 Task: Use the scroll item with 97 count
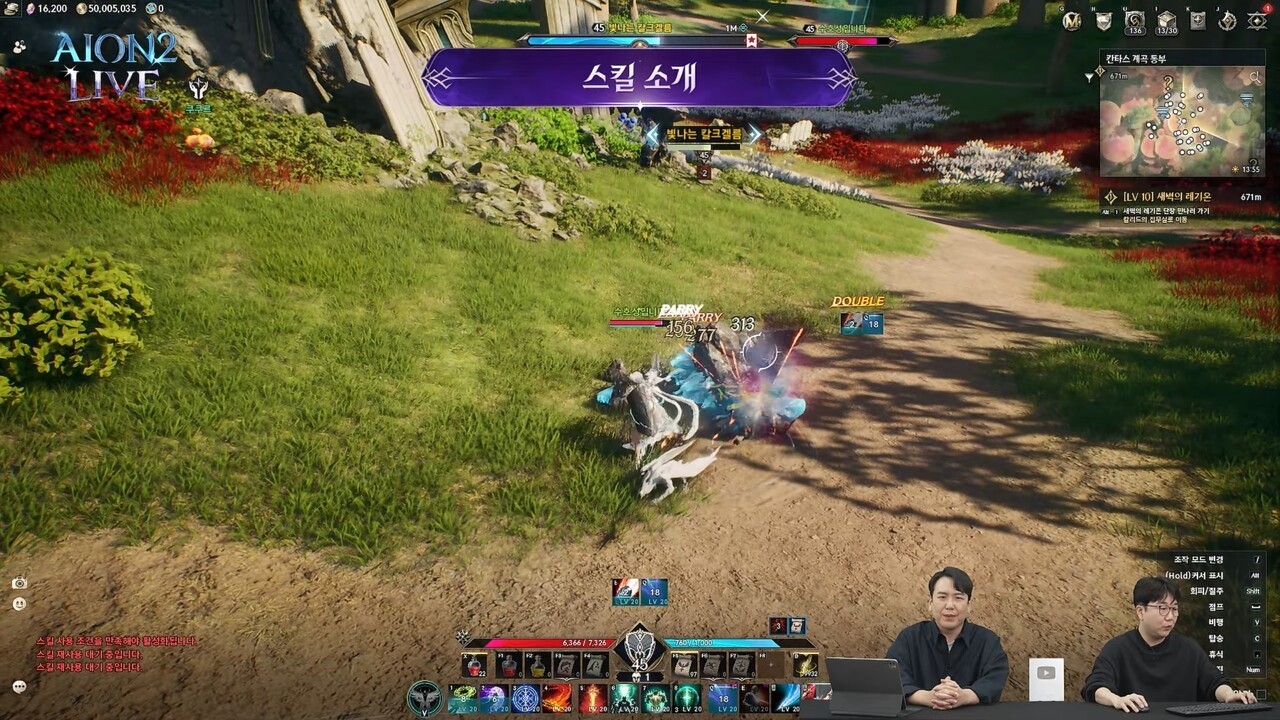click(685, 666)
